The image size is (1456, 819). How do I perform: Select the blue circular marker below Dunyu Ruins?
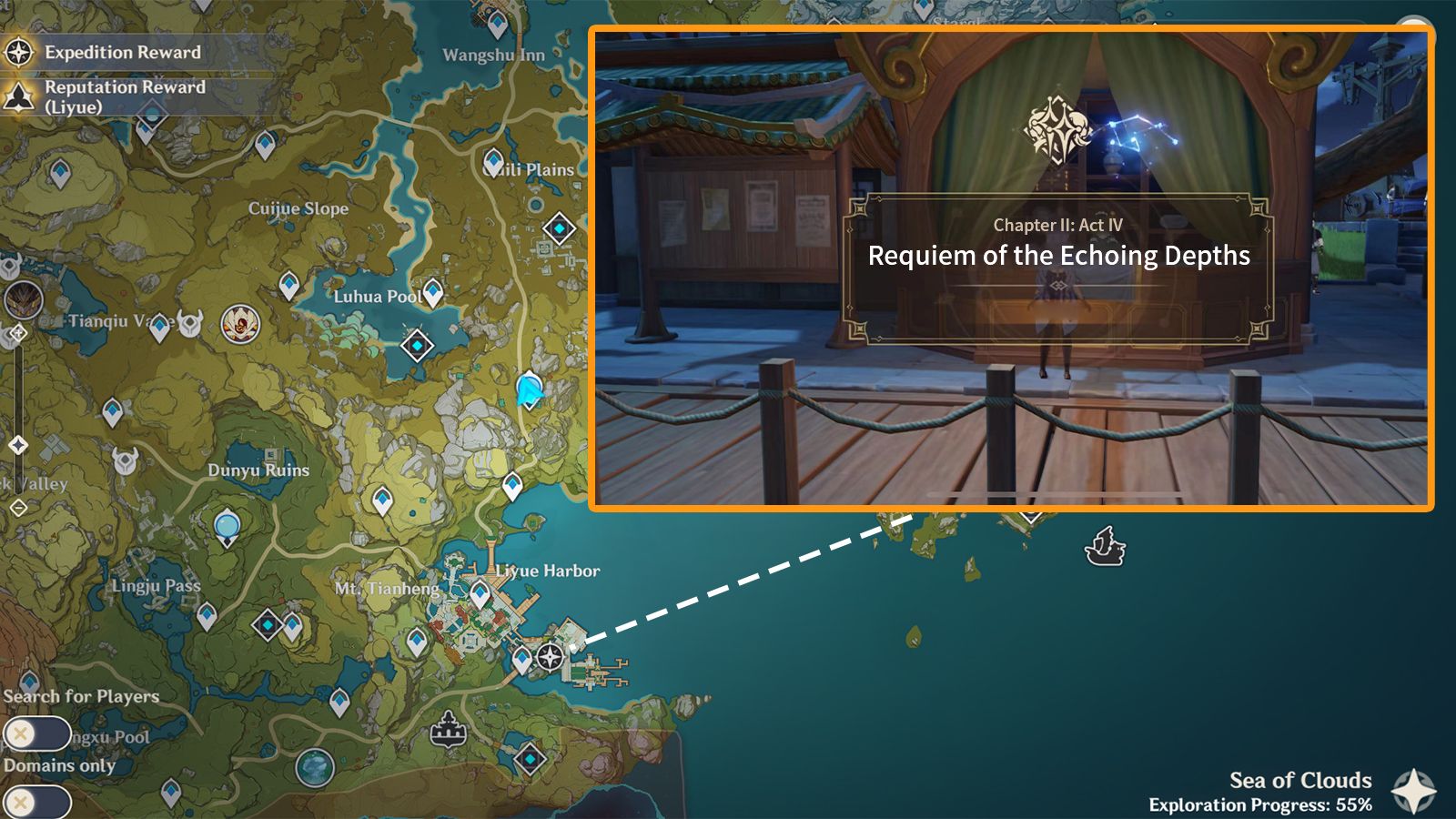(227, 525)
